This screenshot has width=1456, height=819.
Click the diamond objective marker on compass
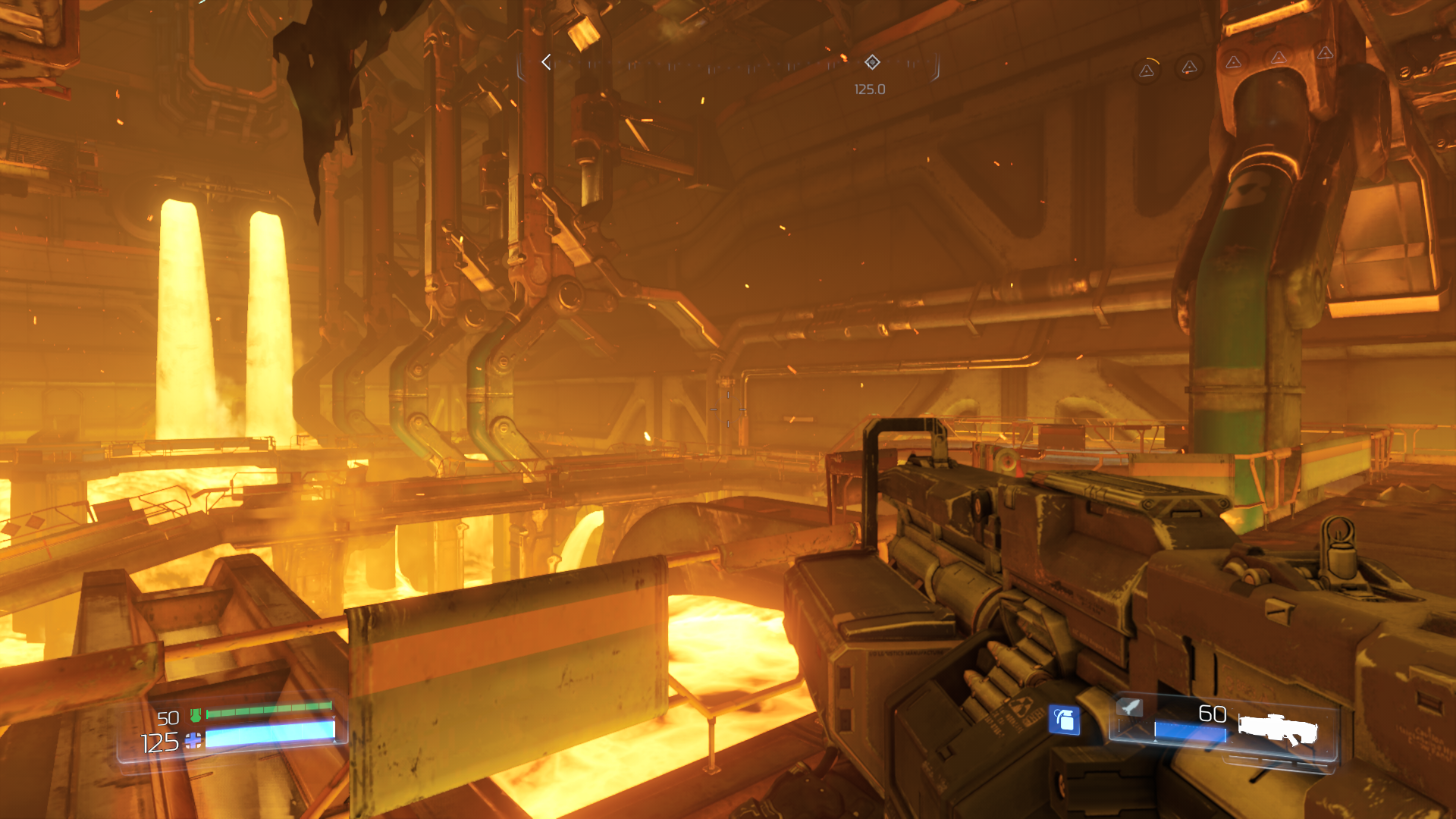pos(872,62)
